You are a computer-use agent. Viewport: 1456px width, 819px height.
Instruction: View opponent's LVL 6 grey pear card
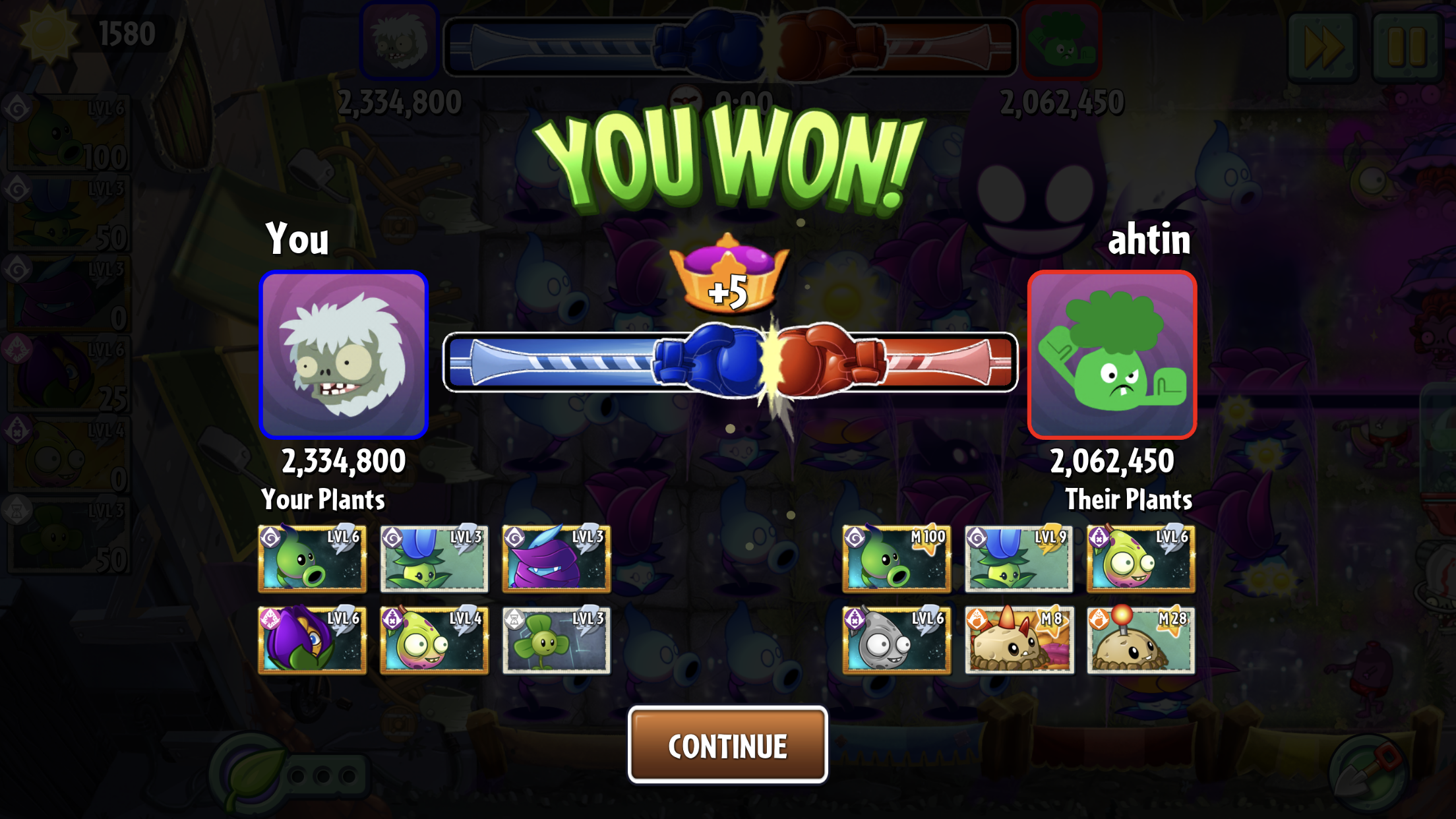[896, 640]
